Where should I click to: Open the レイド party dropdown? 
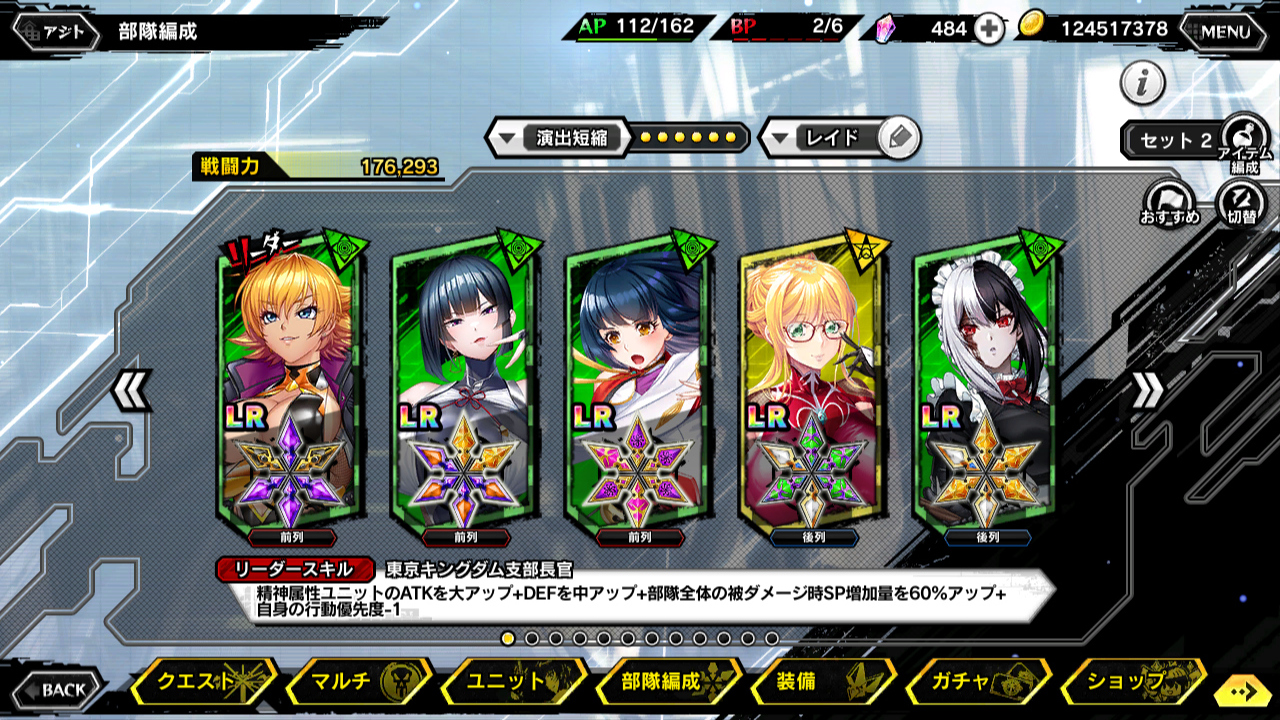820,137
